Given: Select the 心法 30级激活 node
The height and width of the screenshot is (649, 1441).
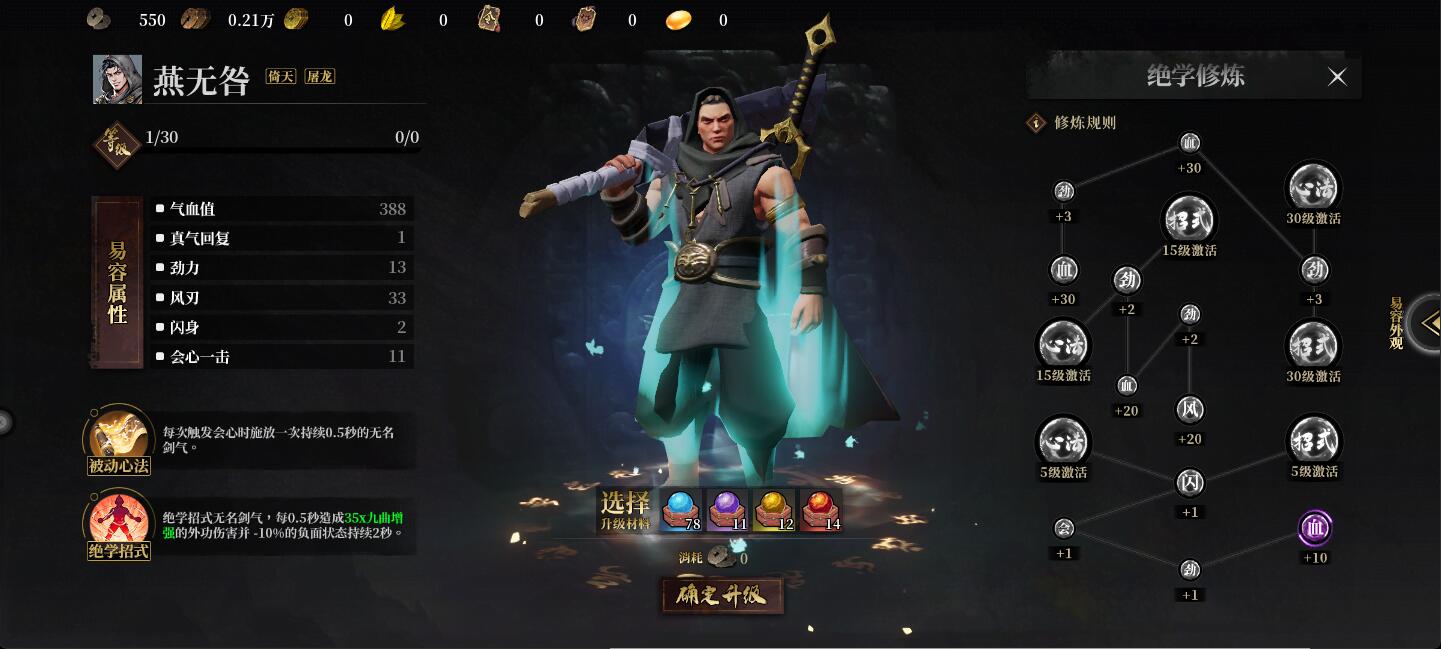Looking at the screenshot, I should pyautogui.click(x=1313, y=187).
